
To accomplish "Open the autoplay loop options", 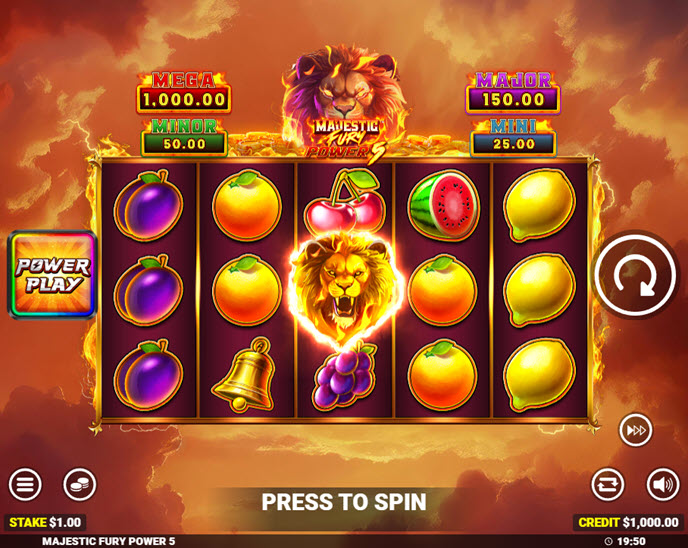I will coord(607,485).
